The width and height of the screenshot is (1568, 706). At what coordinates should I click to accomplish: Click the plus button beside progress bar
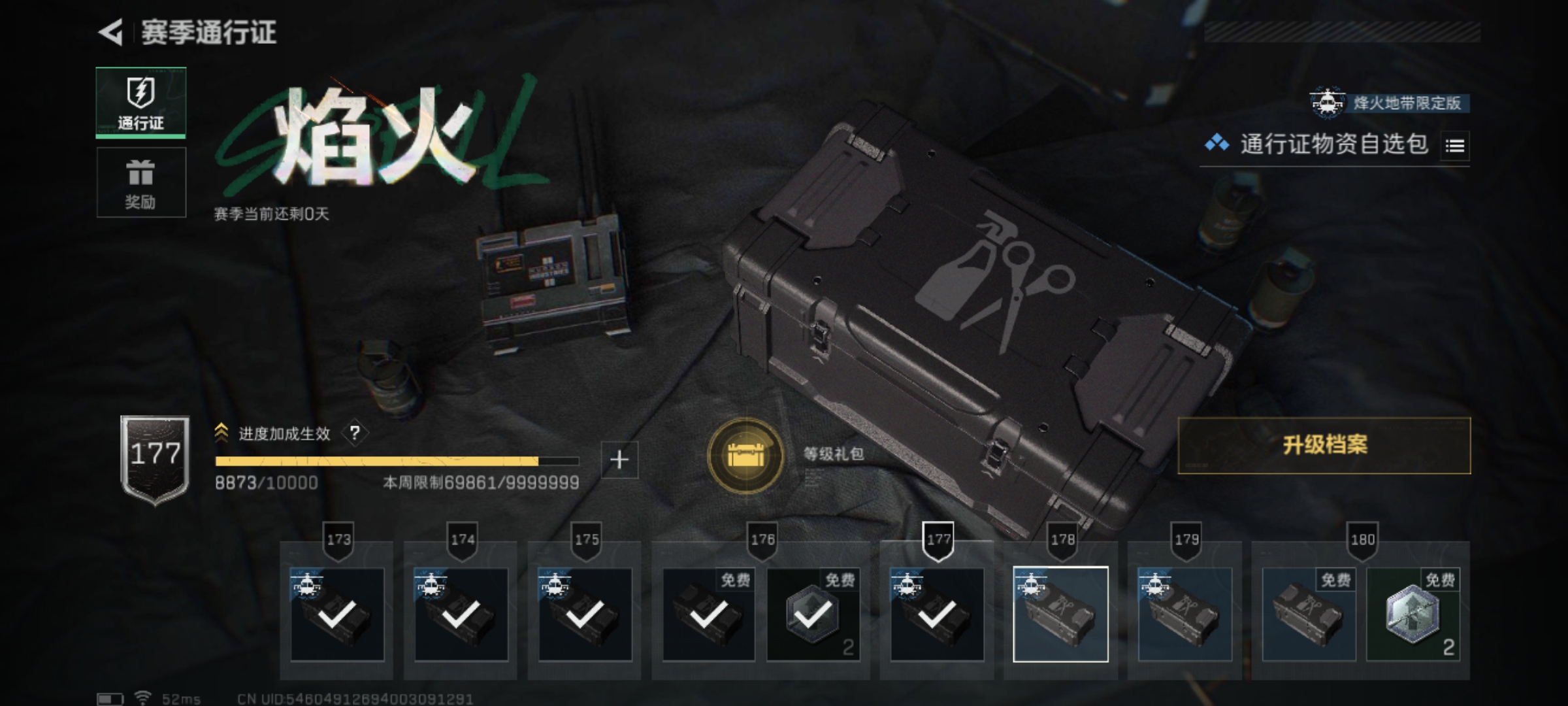619,460
